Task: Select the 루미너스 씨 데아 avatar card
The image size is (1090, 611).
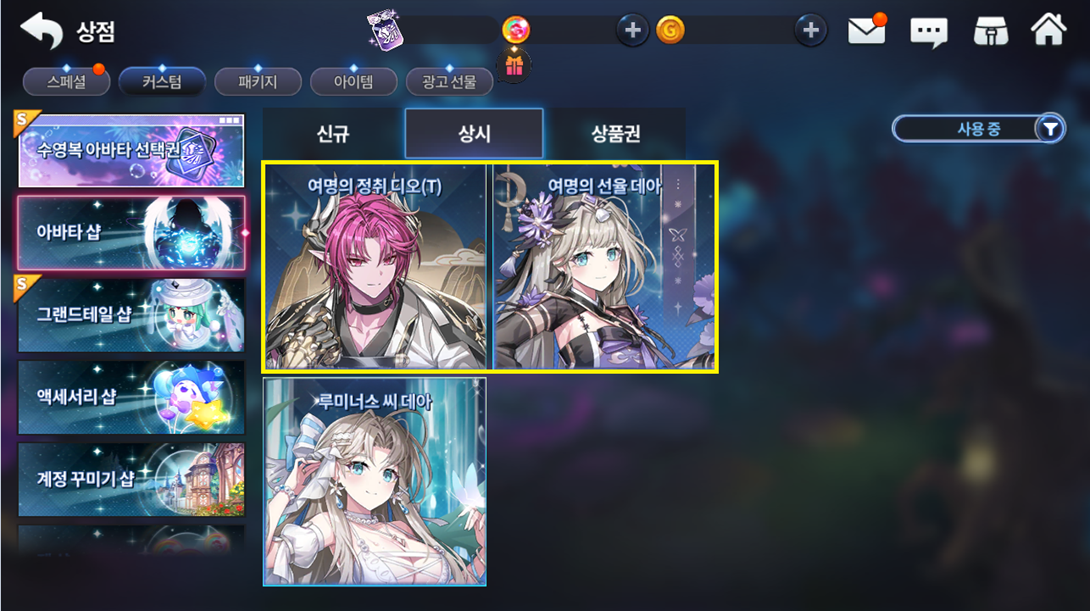Action: [x=375, y=481]
